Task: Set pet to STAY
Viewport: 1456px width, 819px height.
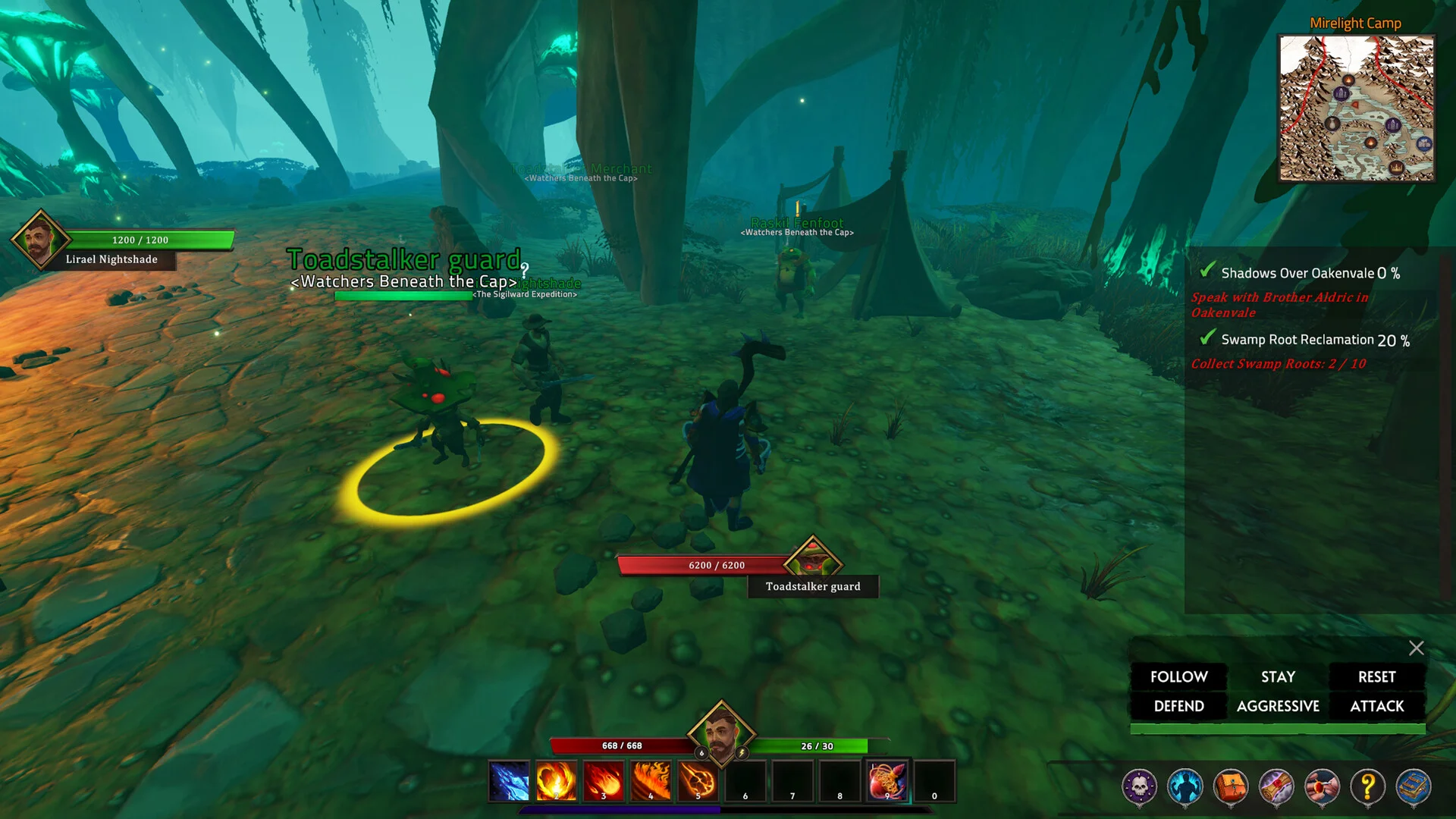Action: [1278, 676]
